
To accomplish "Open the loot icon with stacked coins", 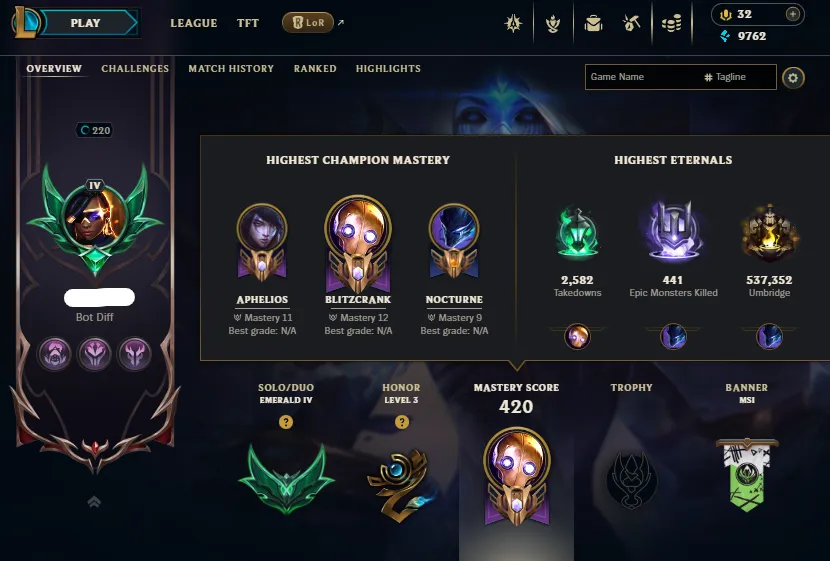I will [x=672, y=23].
